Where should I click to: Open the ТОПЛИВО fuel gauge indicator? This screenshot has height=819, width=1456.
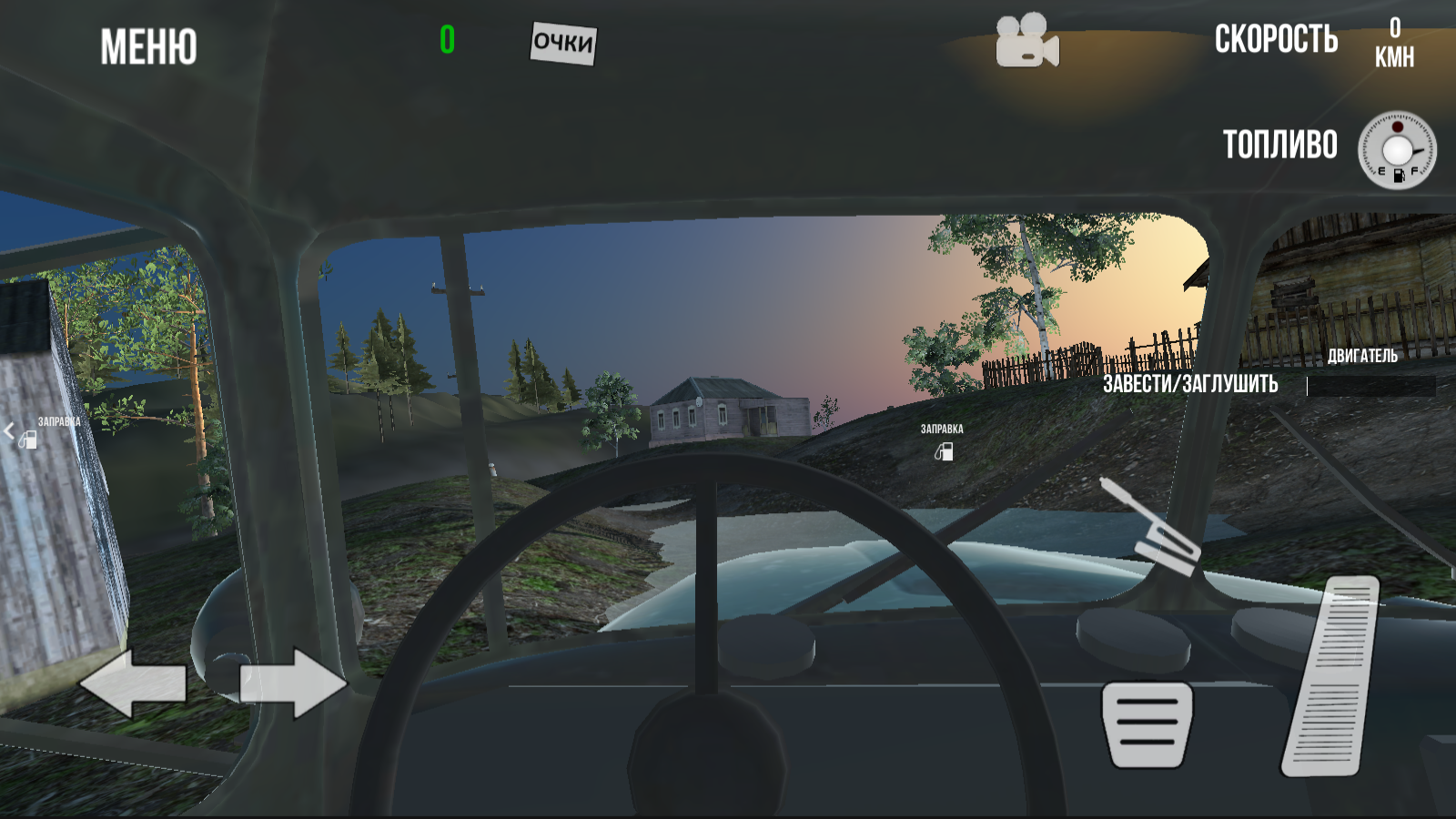point(1280,144)
